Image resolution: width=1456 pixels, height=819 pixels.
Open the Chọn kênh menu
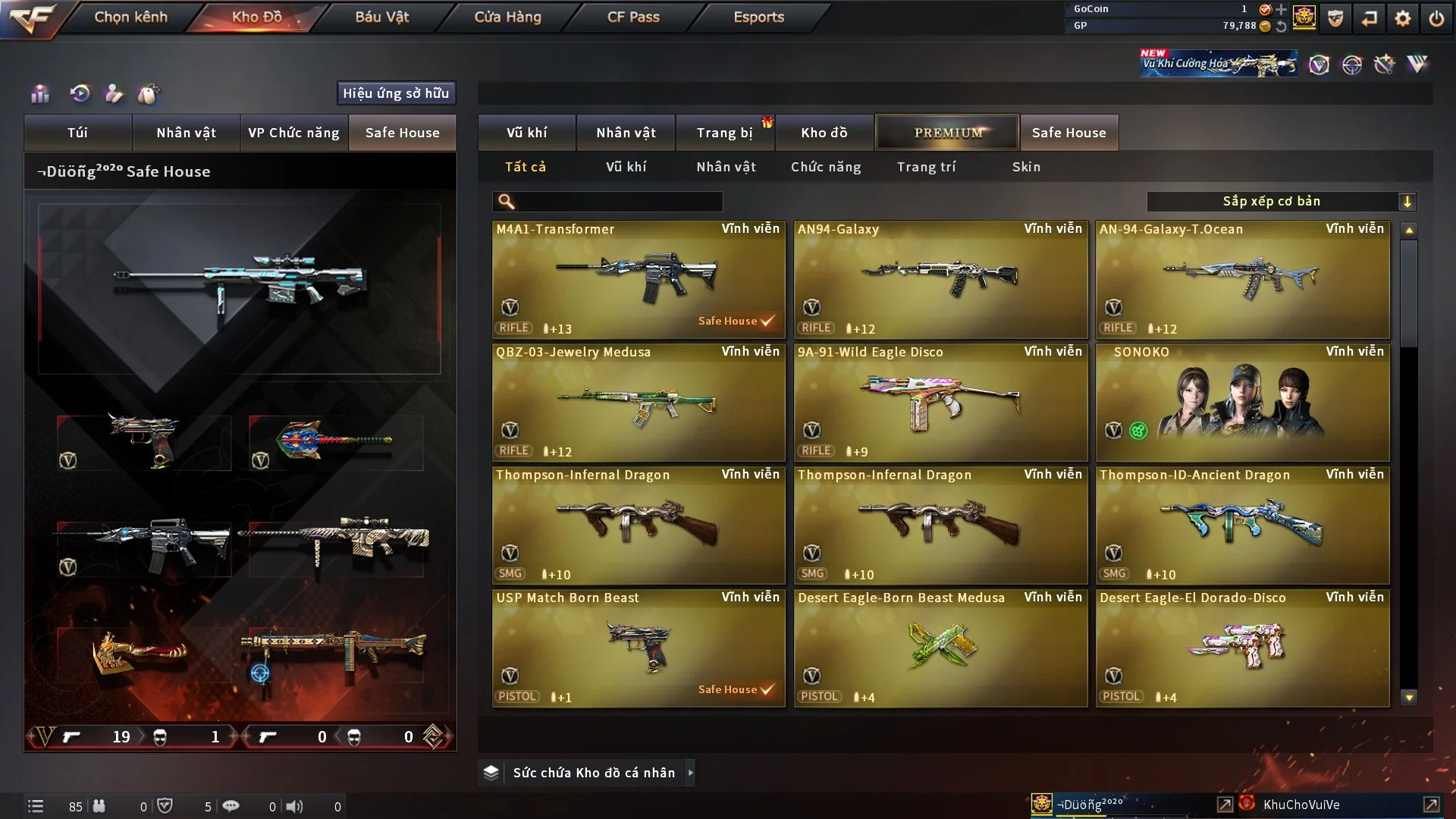click(130, 17)
